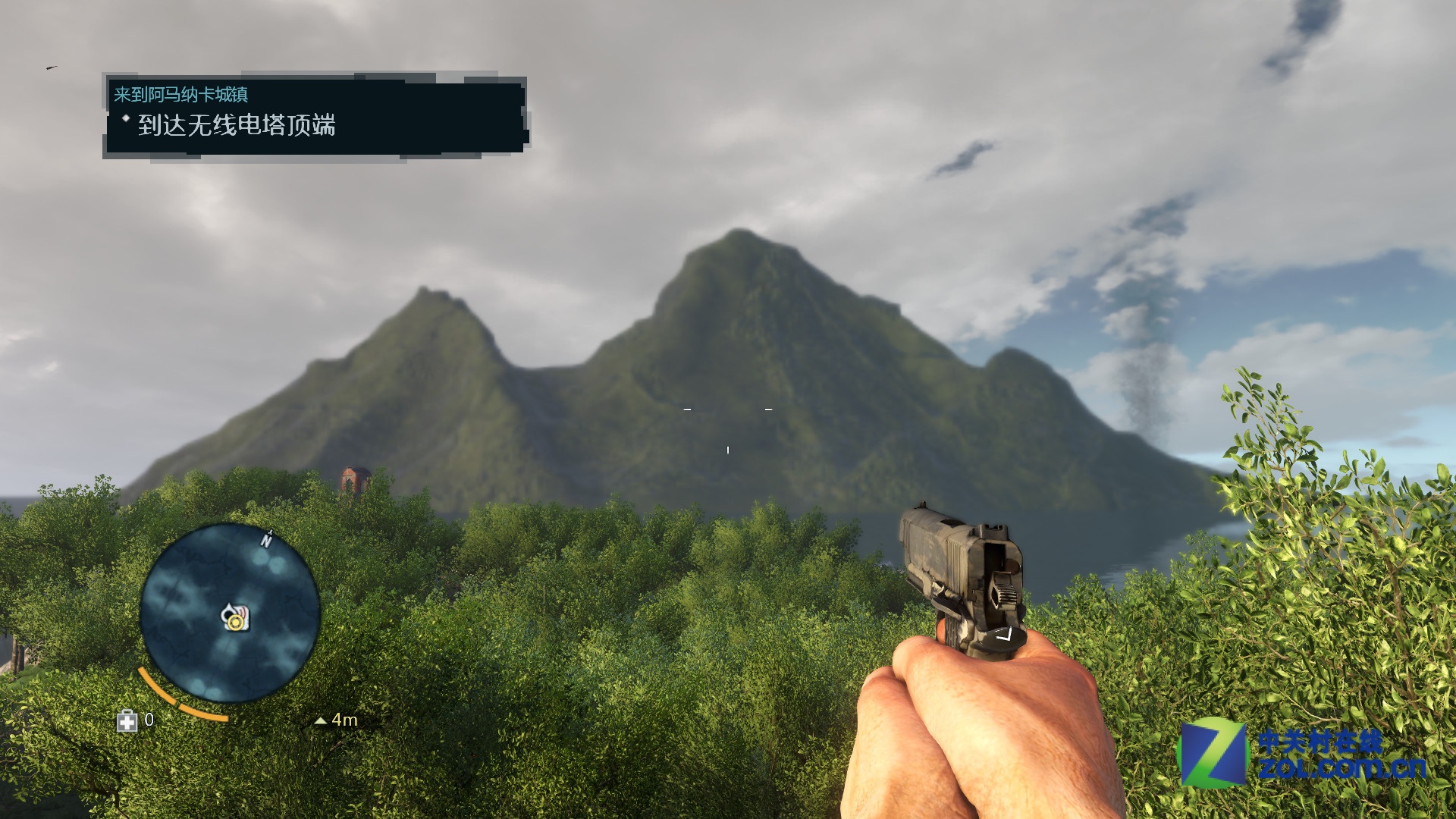Screen dimensions: 1456x819
Task: Select the objective tracker about the radio tower
Action: click(x=237, y=125)
